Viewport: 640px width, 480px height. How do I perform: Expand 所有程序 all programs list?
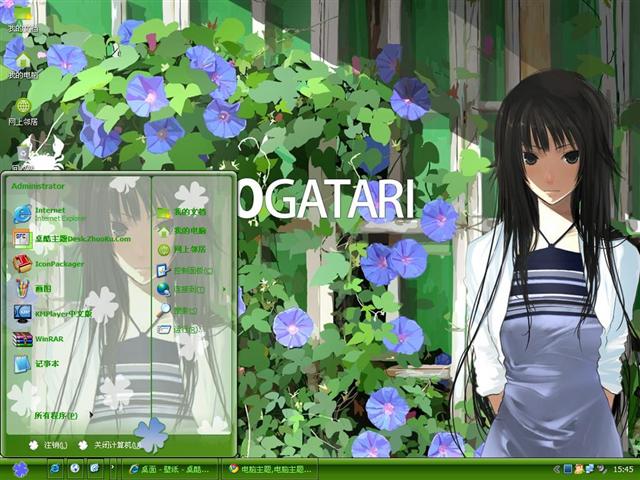coord(58,415)
